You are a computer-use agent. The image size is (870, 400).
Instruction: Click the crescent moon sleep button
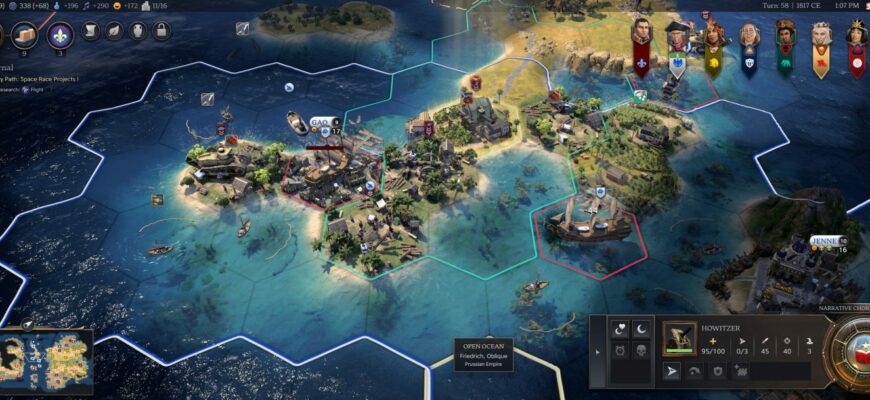click(x=641, y=328)
